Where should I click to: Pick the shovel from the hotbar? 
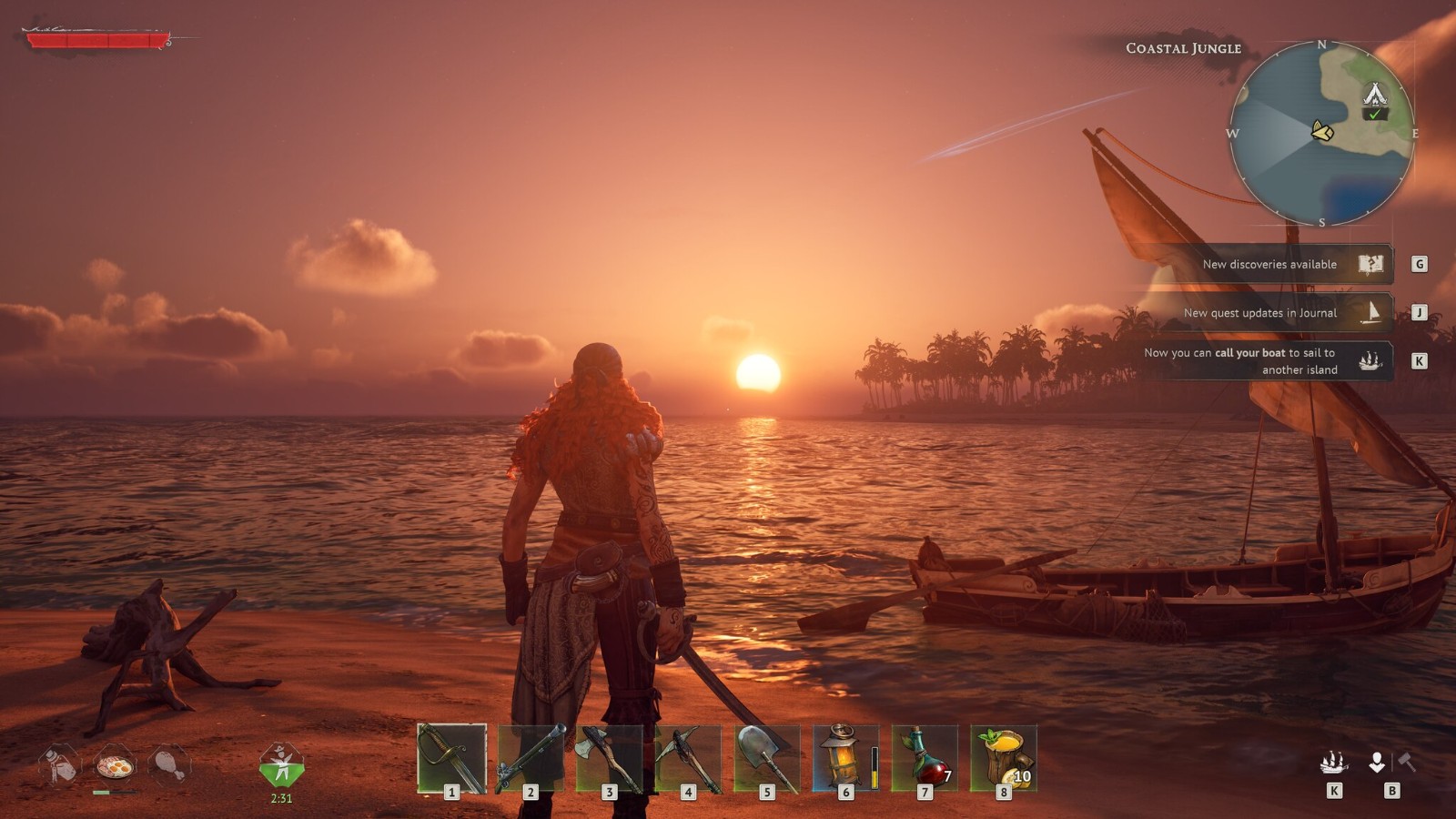767,758
